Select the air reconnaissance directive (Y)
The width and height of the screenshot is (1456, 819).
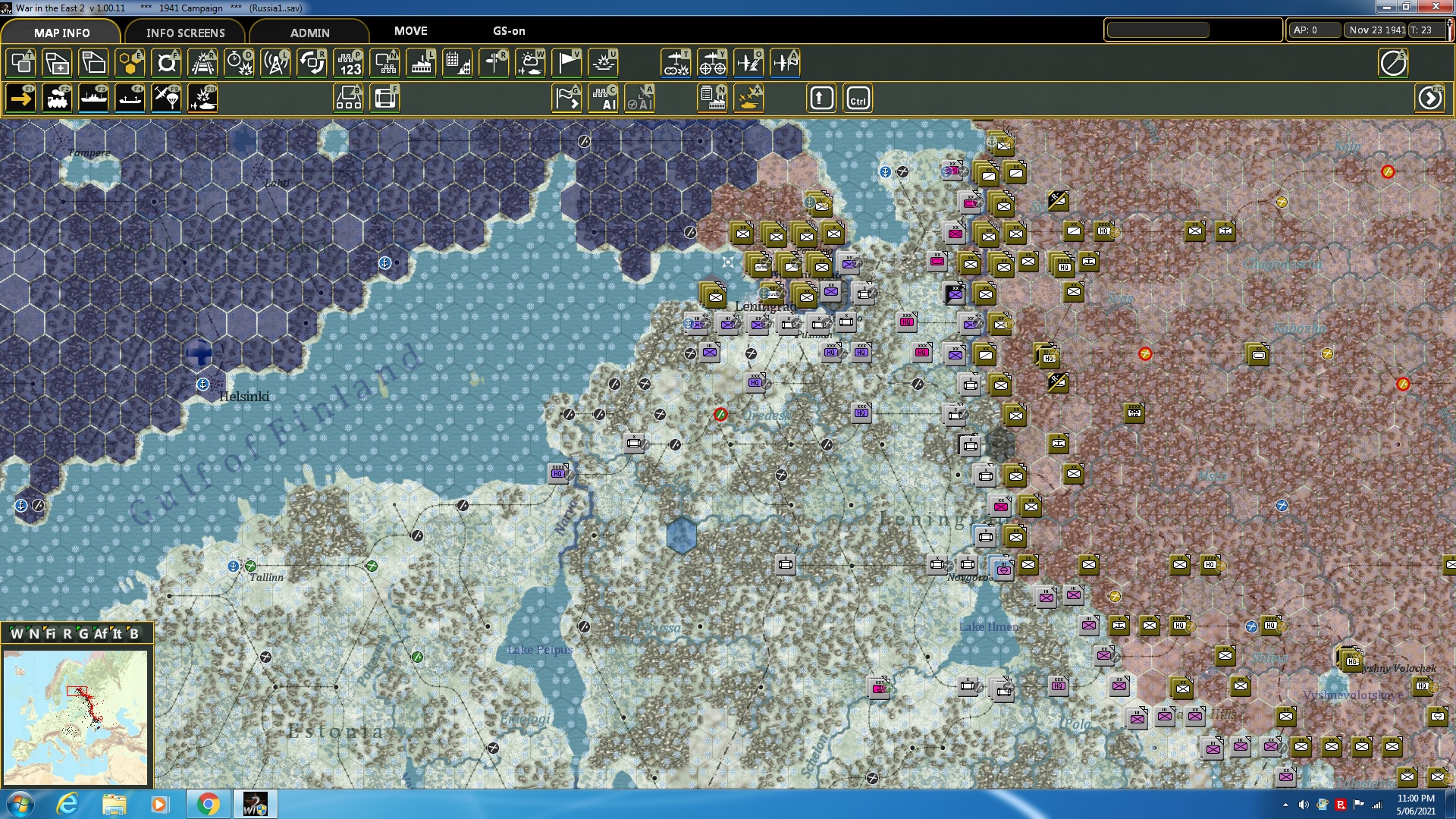coord(712,63)
